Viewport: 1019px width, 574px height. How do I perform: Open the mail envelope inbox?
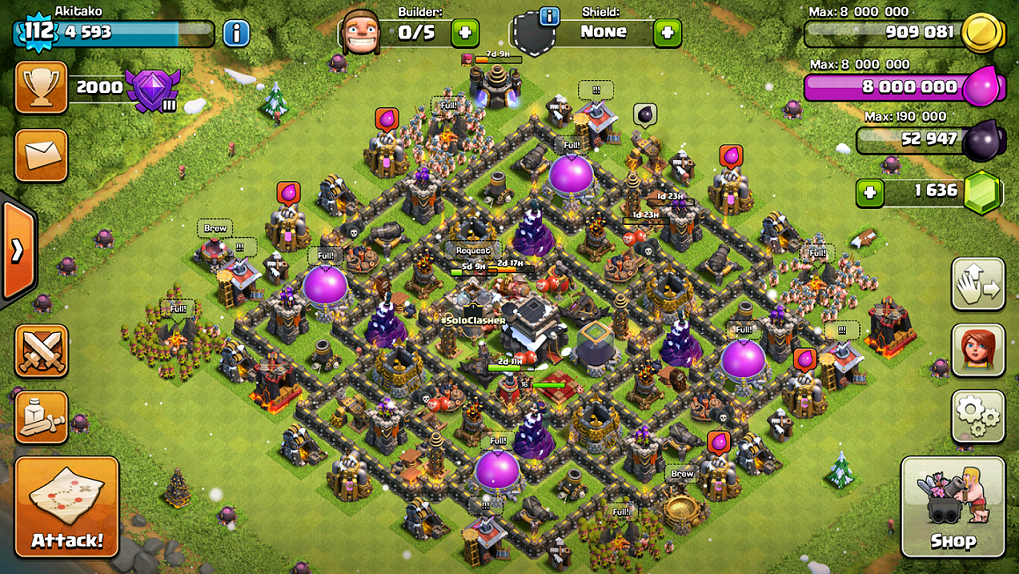[x=41, y=154]
